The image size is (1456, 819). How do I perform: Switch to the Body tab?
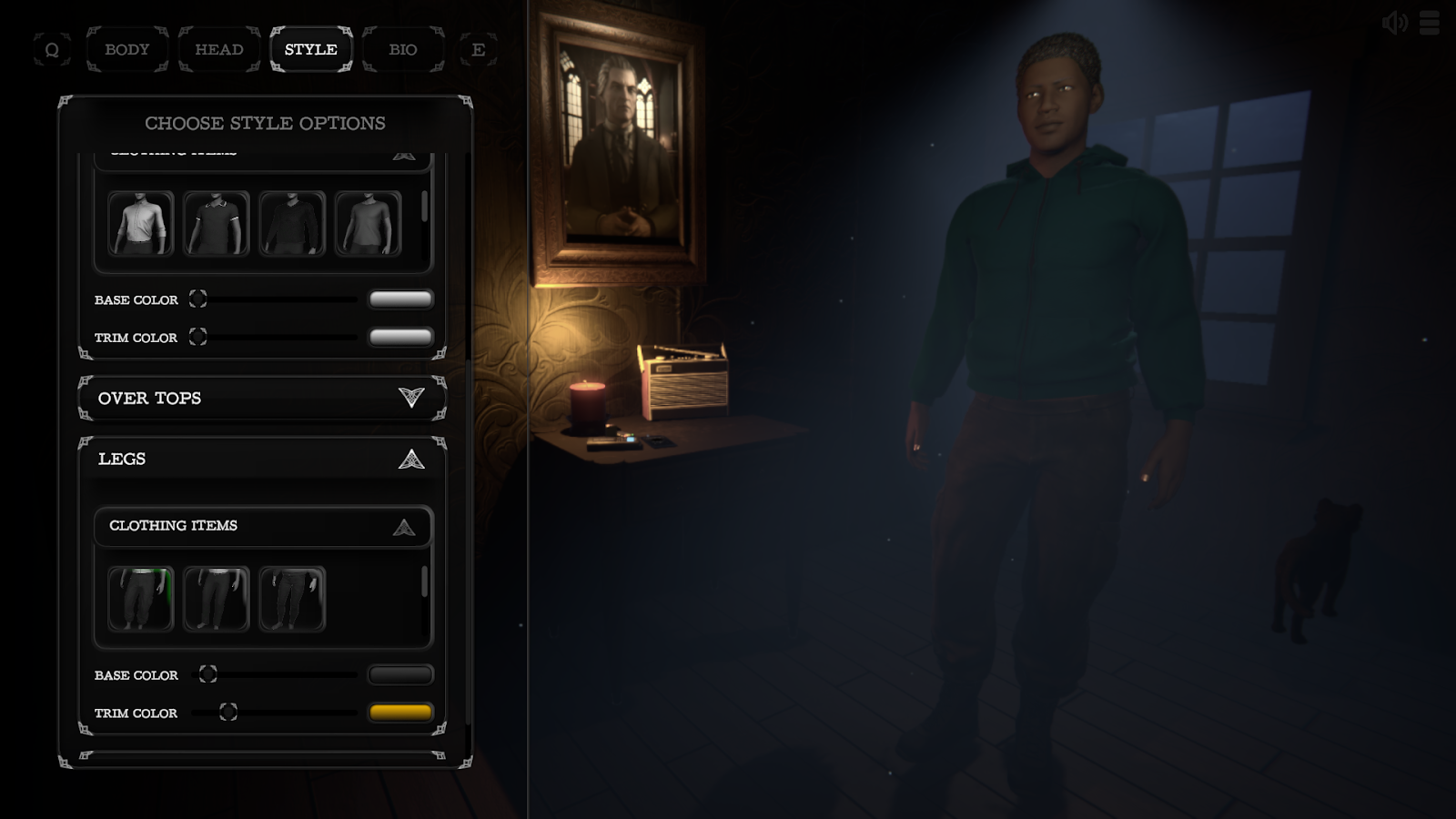(x=126, y=49)
